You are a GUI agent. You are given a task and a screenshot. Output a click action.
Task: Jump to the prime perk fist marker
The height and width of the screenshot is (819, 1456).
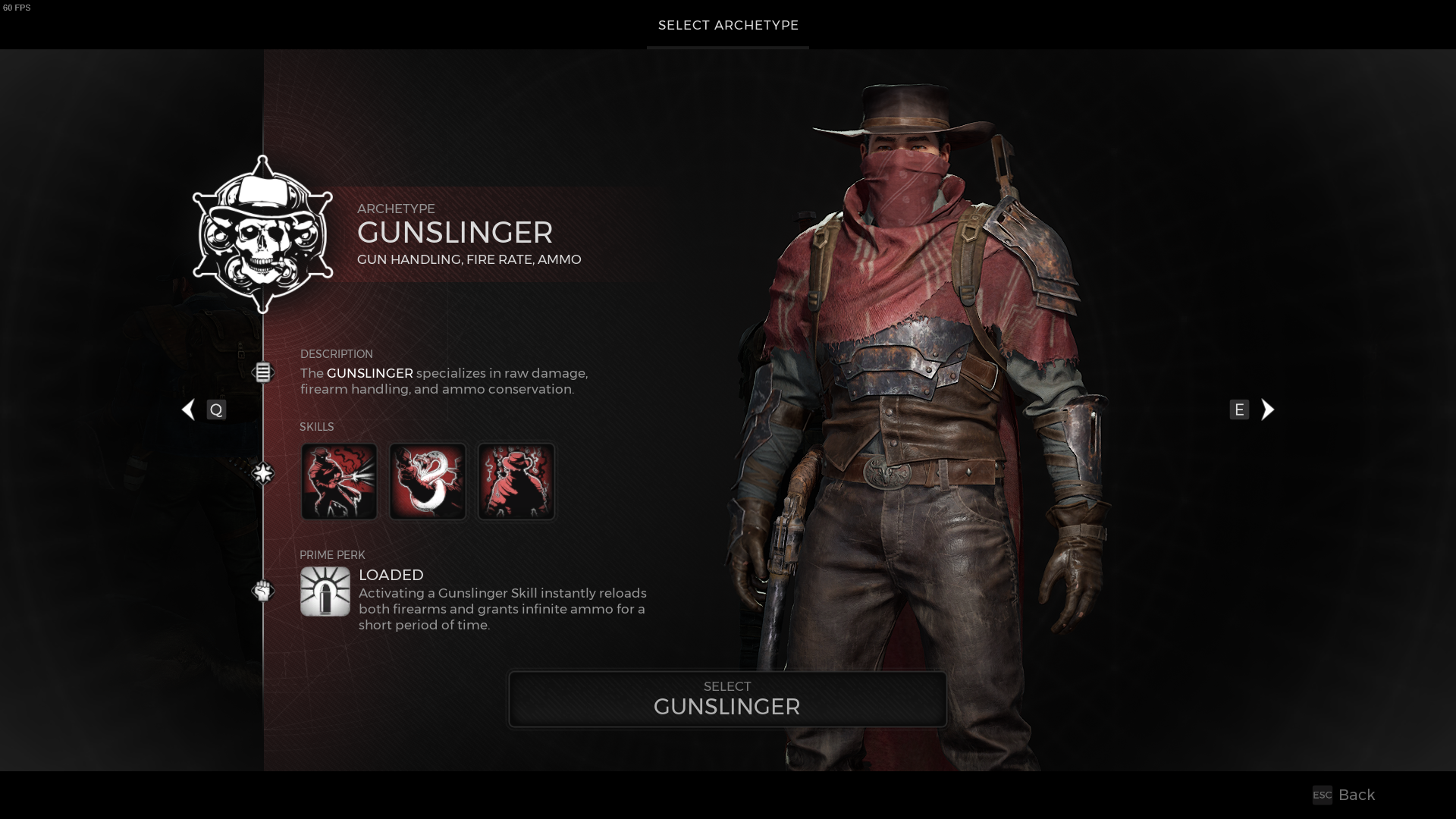click(x=262, y=591)
